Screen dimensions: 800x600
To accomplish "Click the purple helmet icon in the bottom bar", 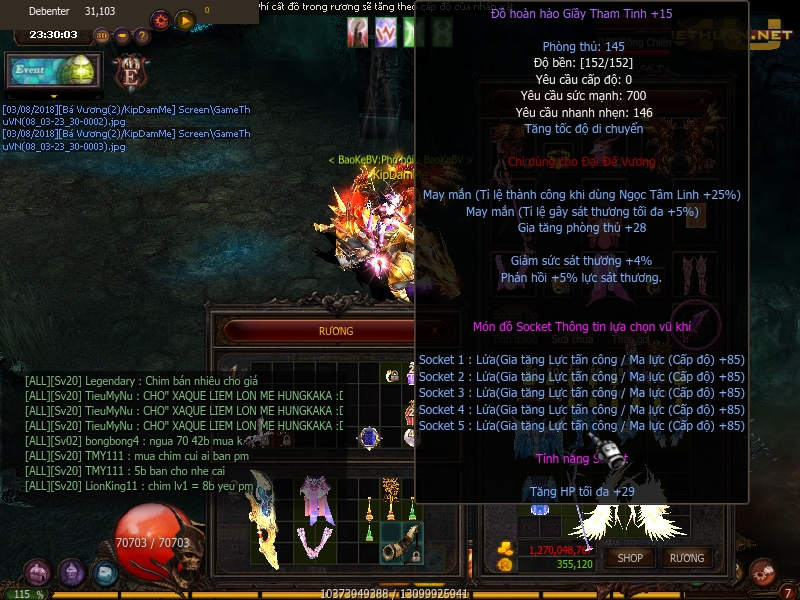I will point(71,572).
